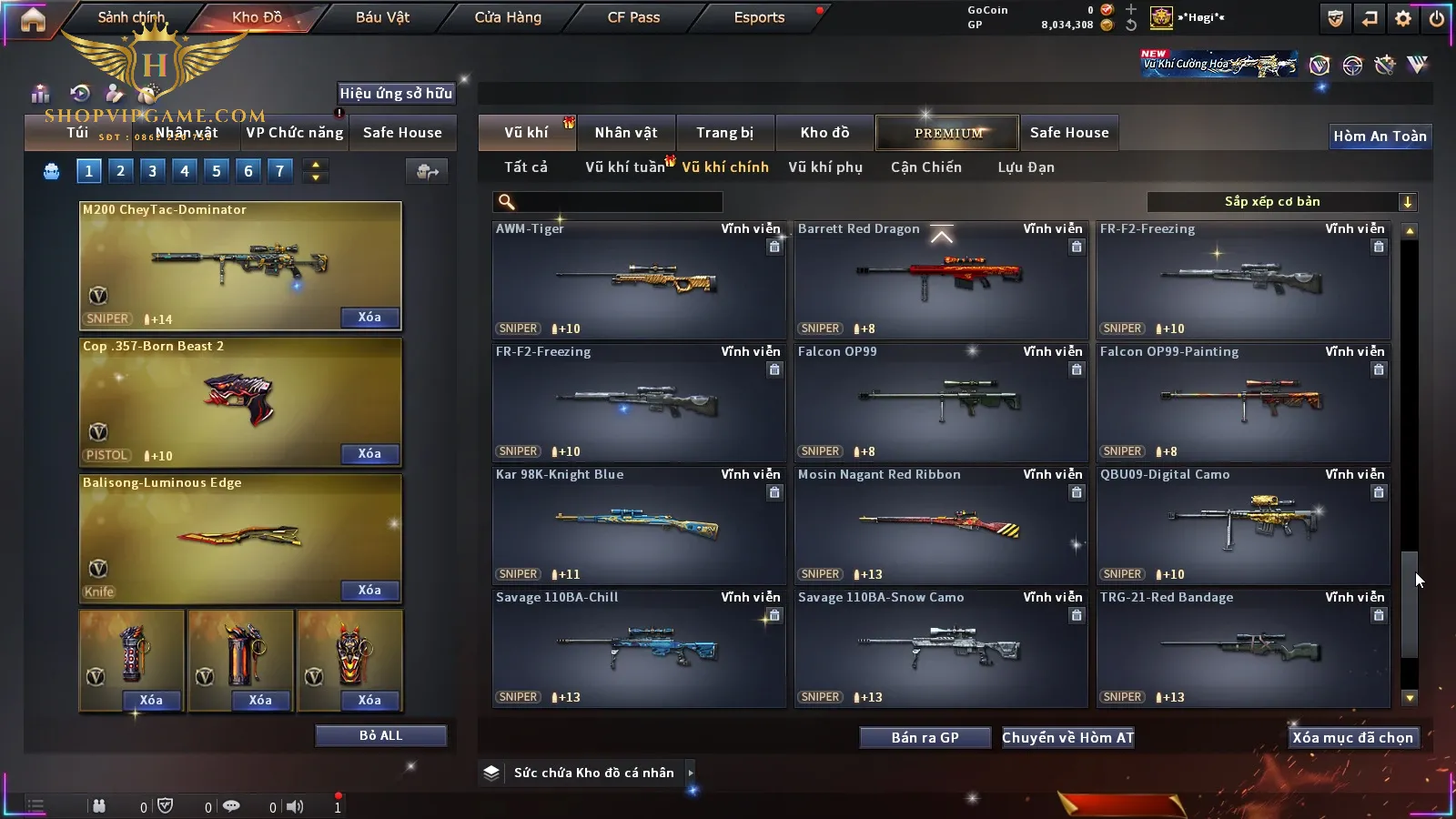1456x819 pixels.
Task: Select the Nhân vật inventory tab
Action: tap(626, 133)
